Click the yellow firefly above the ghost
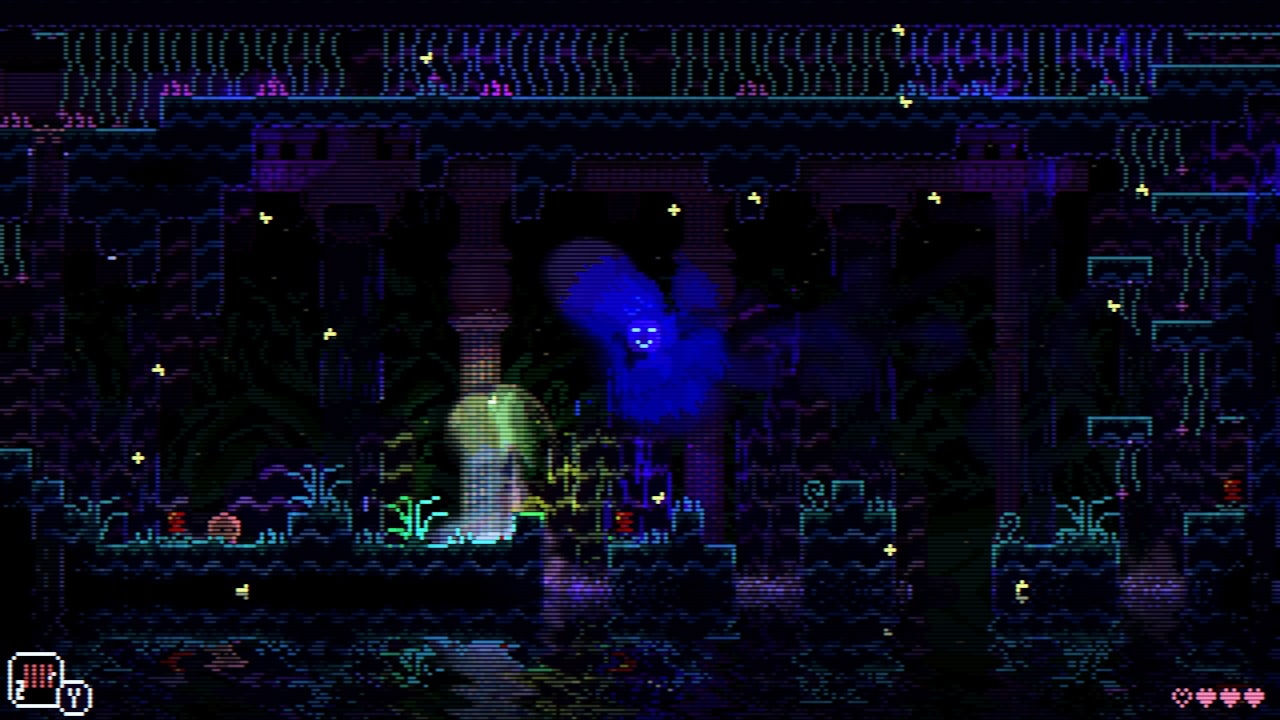This screenshot has width=1280, height=720. [672, 211]
